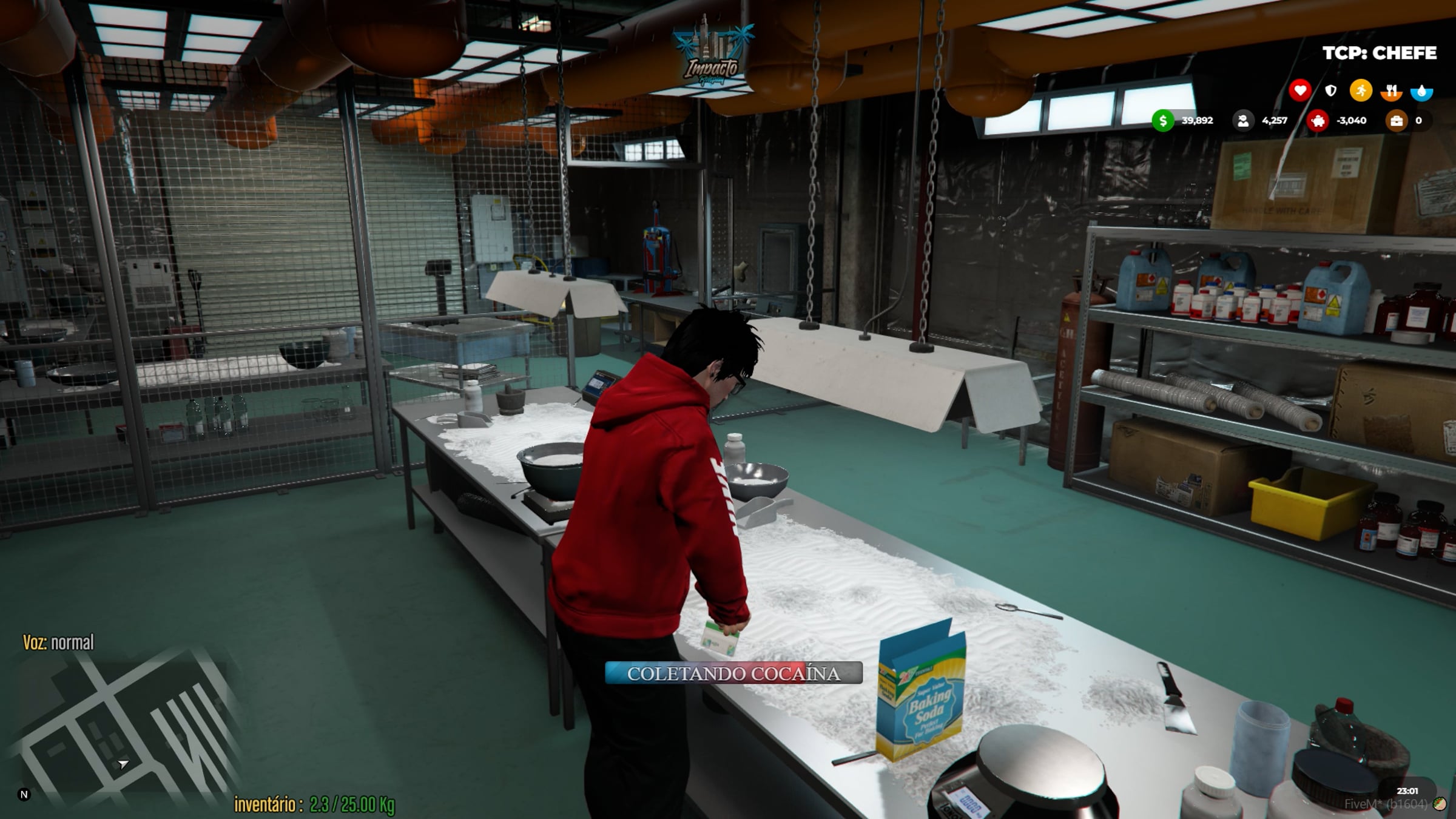
Task: Click the blue water drop thirst icon
Action: tap(1421, 92)
